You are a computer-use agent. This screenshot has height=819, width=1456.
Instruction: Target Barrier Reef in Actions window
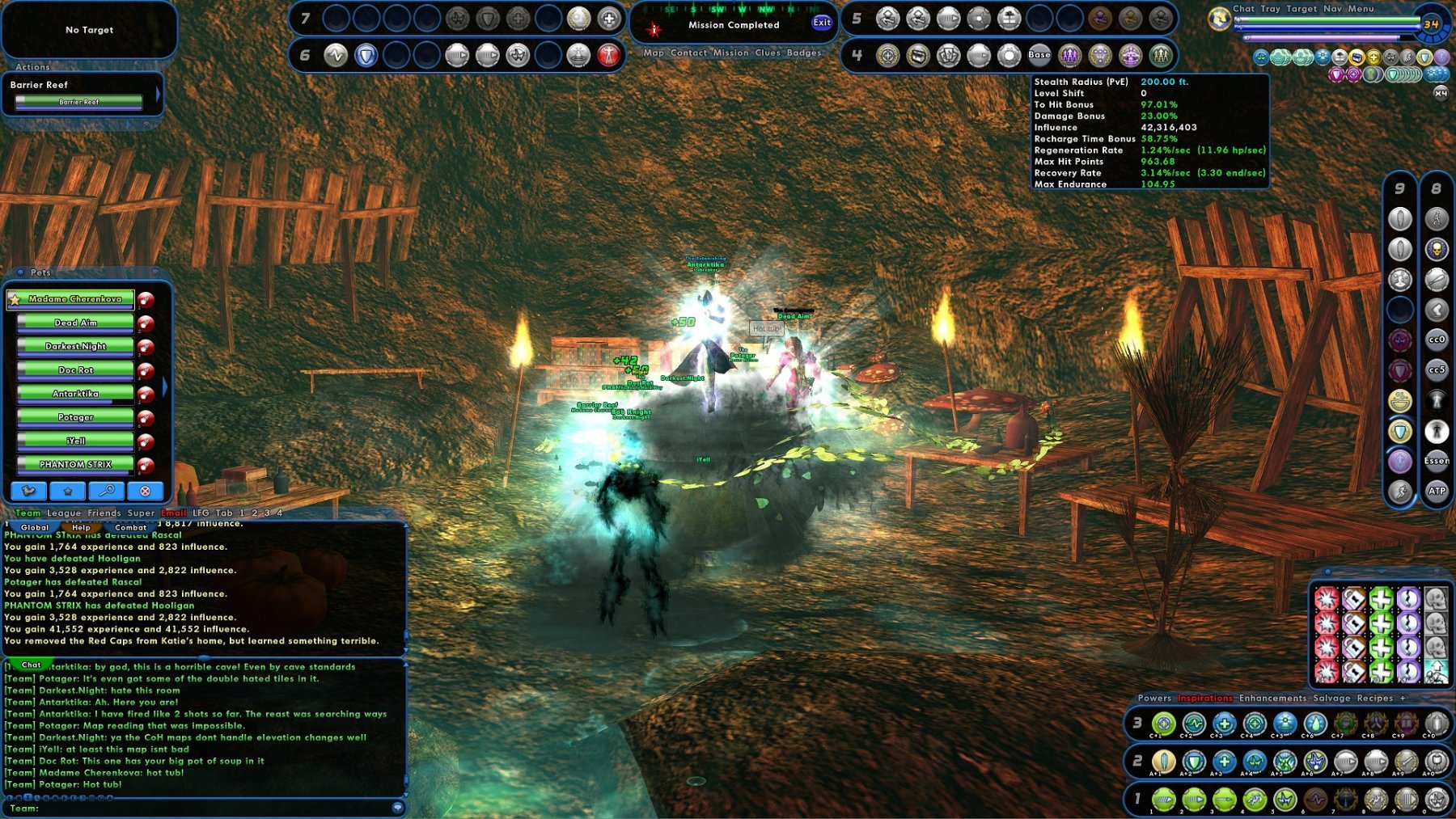(x=78, y=102)
